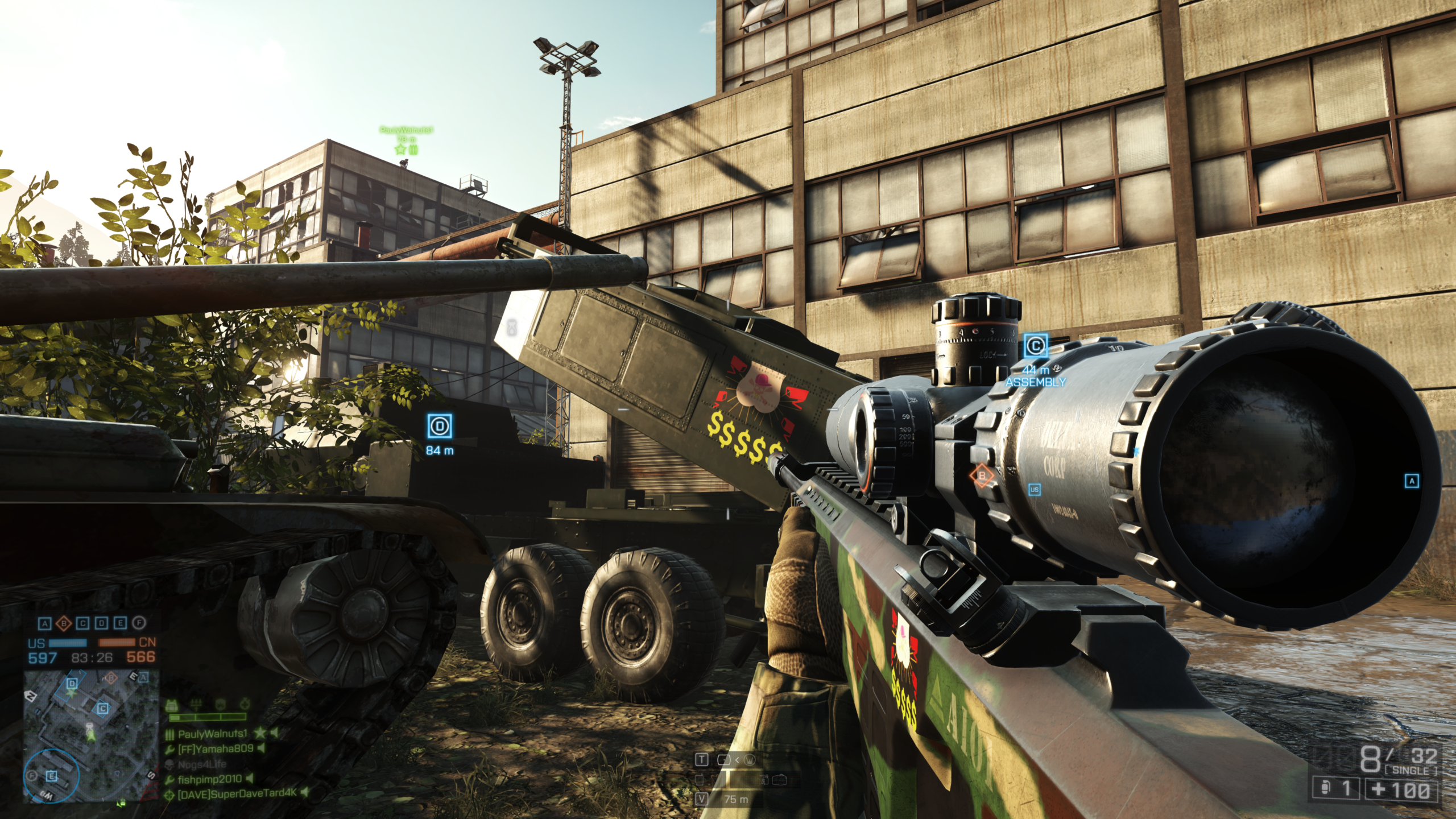This screenshot has width=1456, height=819.
Task: Click world objective D marker showing 84 m
Action: point(440,427)
